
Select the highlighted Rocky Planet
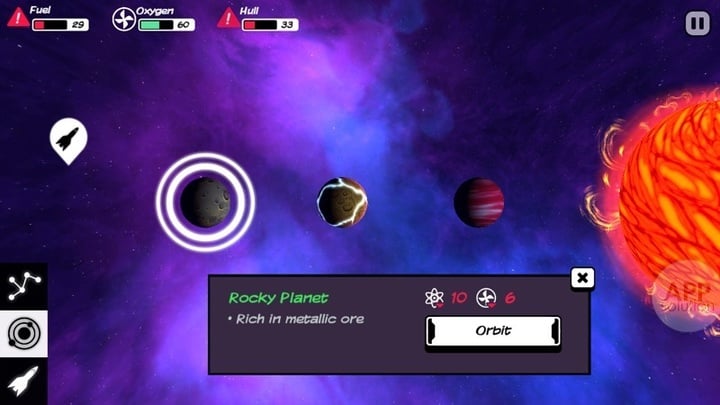coord(206,201)
